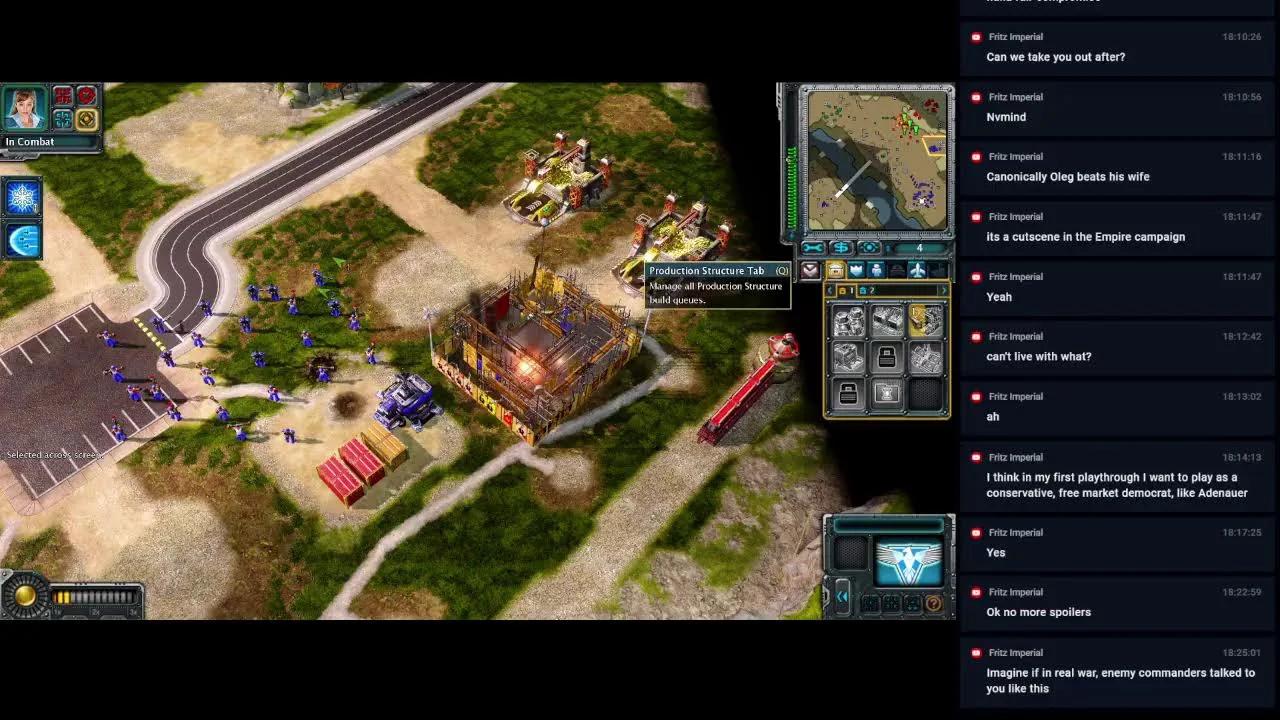Click the envelope communications icon in the sidebar

[x=810, y=271]
